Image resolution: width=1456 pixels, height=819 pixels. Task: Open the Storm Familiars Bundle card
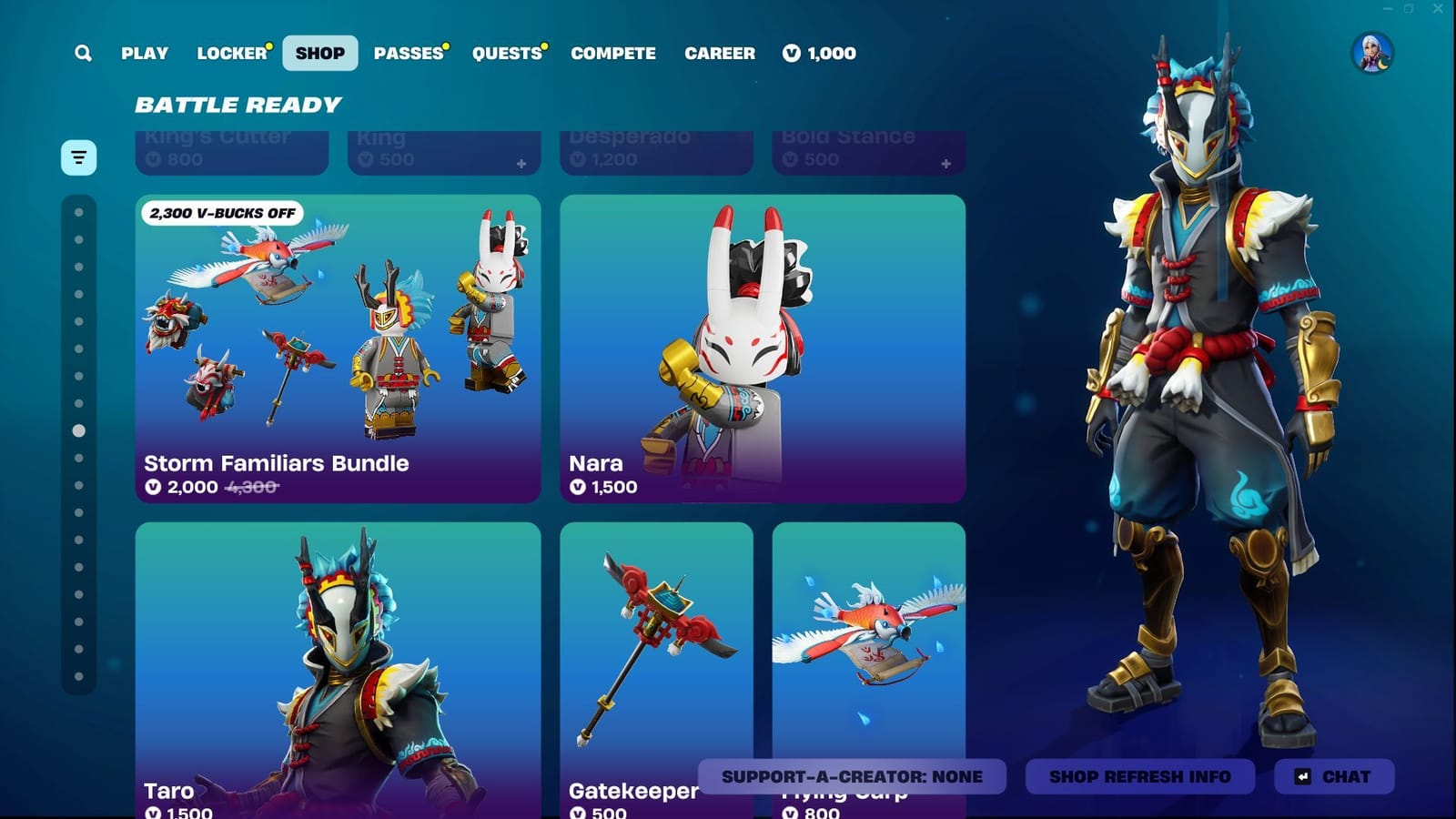(338, 346)
